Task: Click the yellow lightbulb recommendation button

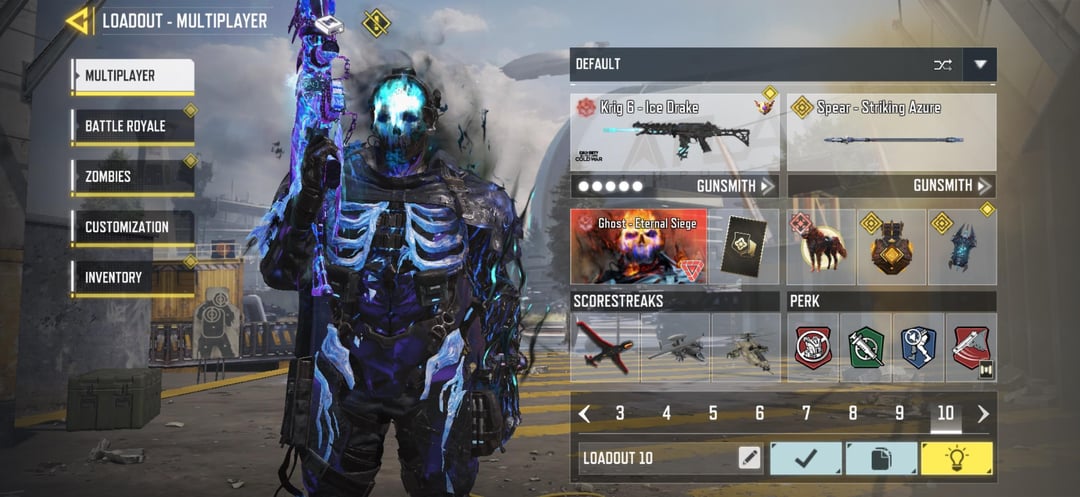Action: click(956, 458)
